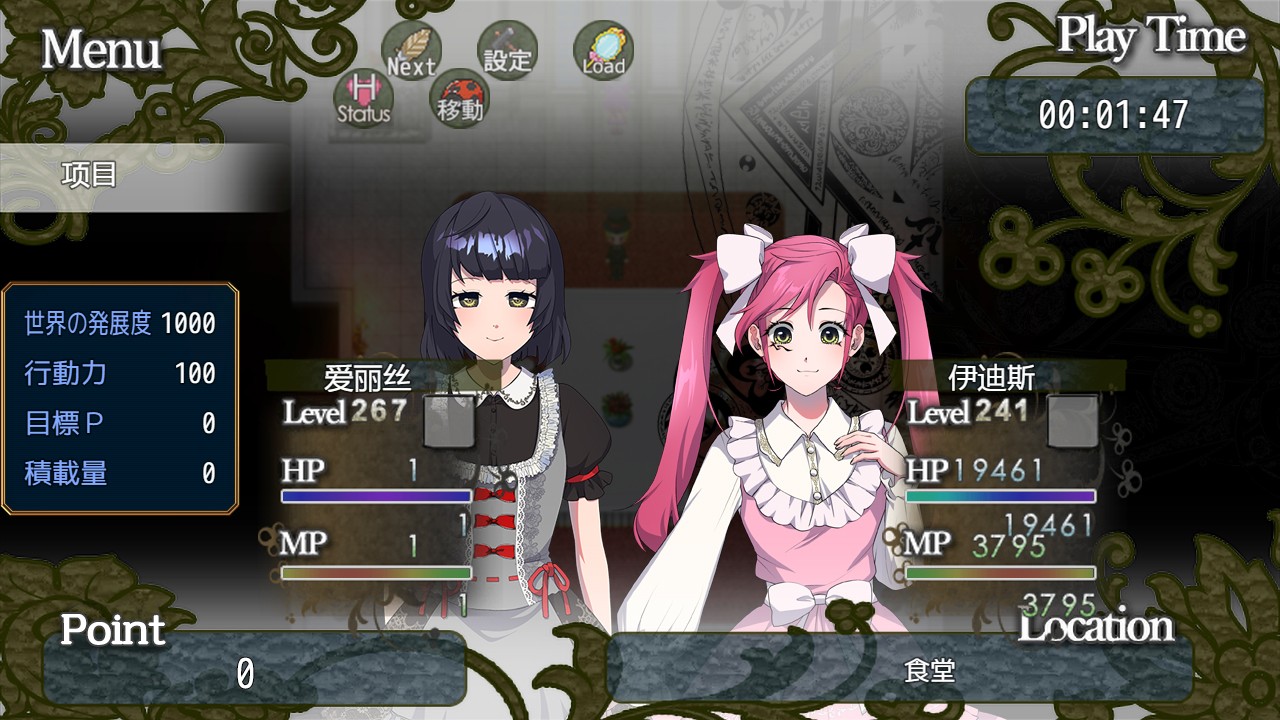Click the Load mirror icon
1280x720 pixels.
tap(603, 52)
